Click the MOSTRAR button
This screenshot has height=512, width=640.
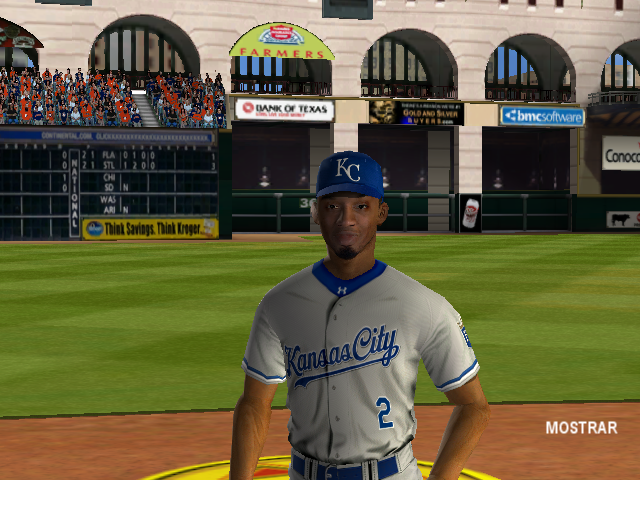point(581,428)
